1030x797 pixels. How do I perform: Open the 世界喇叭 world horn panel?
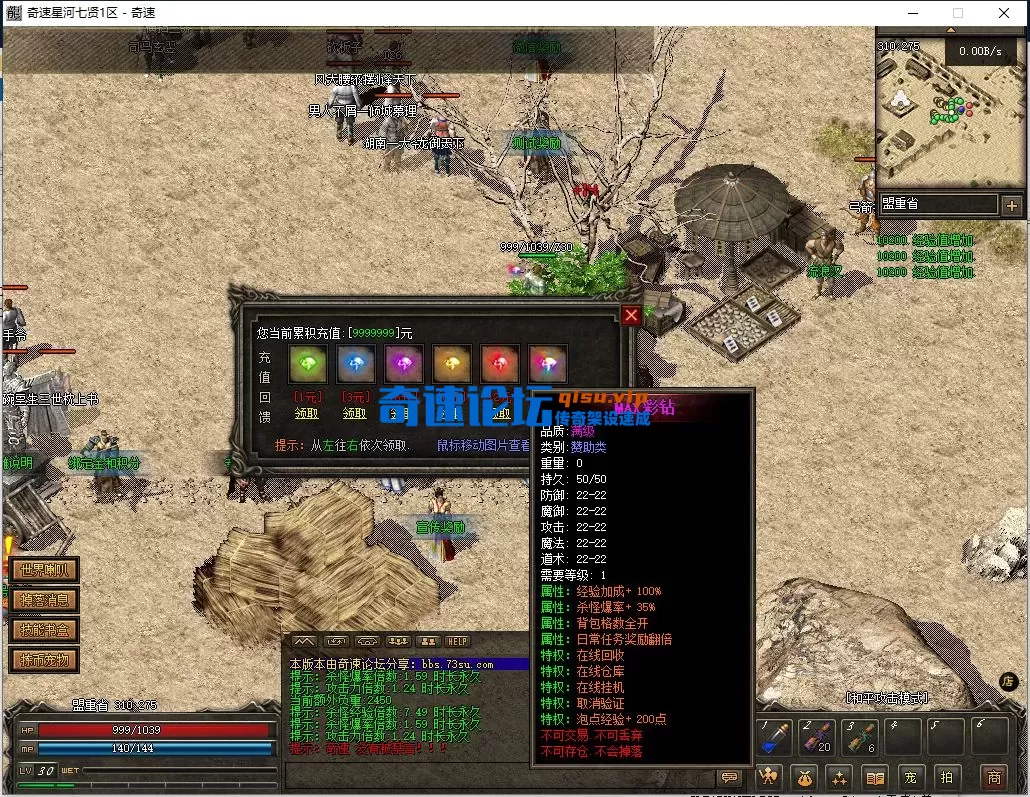pos(44,571)
